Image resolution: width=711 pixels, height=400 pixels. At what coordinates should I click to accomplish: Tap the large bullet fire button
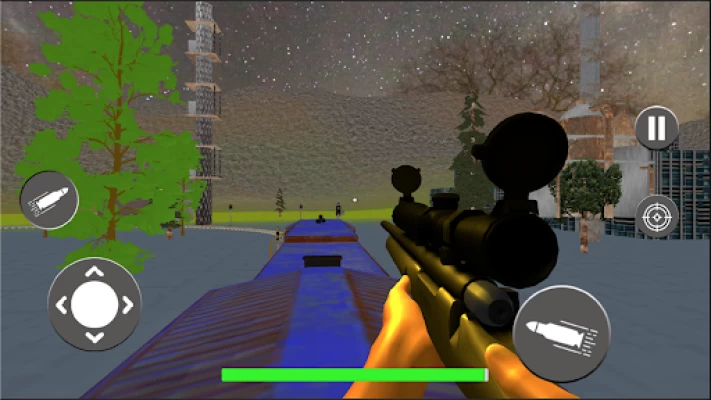tap(561, 333)
